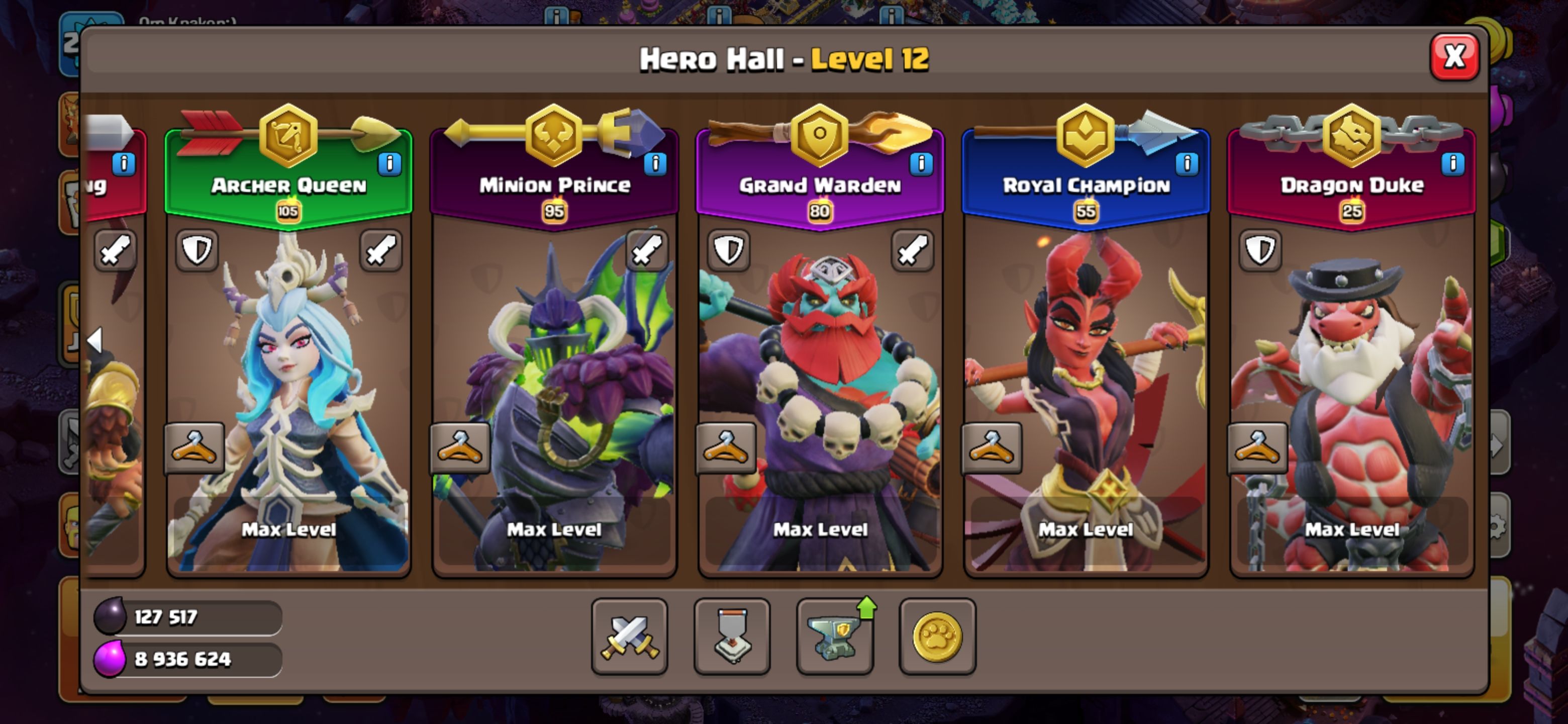Screen dimensions: 1568x724
Task: Show Dragon Duke info
Action: click(1452, 164)
